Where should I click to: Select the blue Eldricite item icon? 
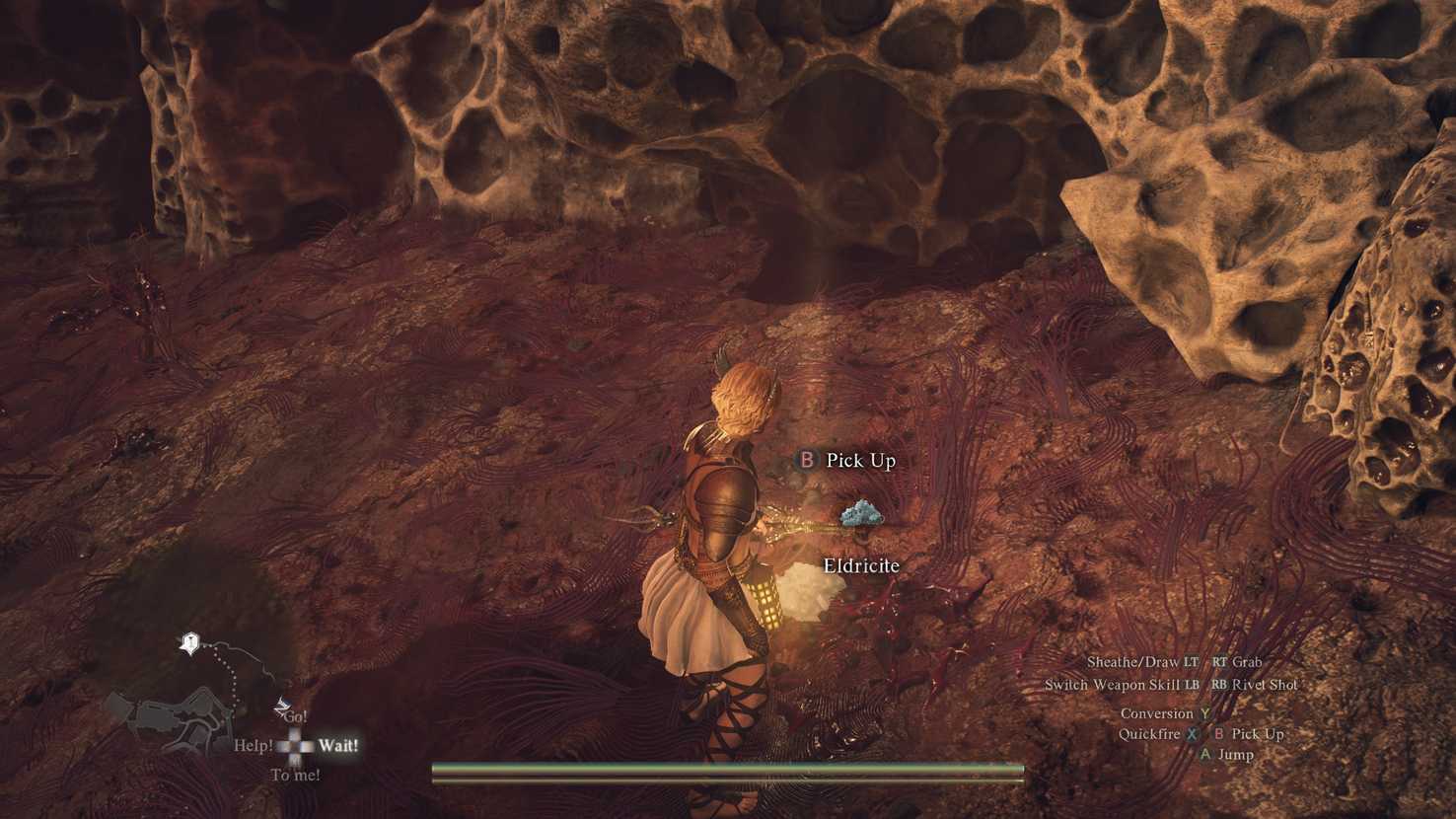[862, 513]
